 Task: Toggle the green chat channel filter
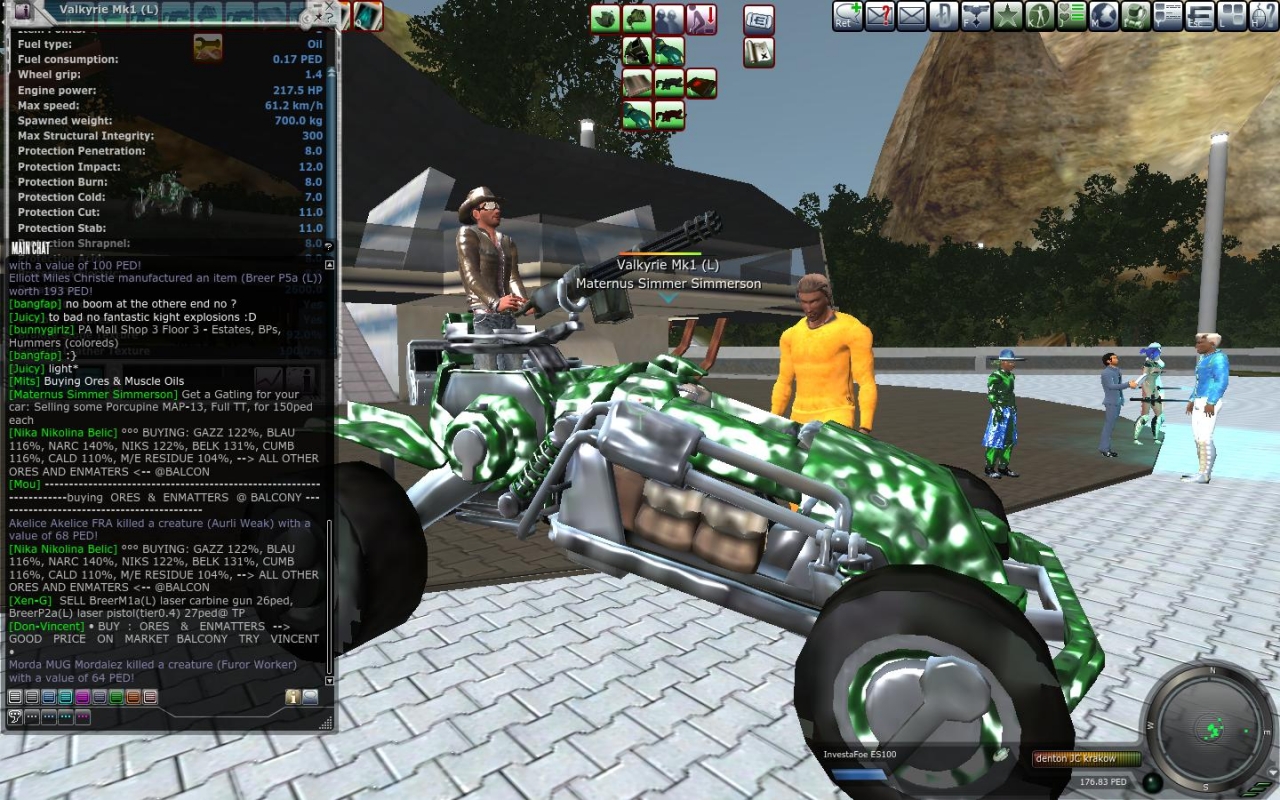pyautogui.click(x=116, y=697)
